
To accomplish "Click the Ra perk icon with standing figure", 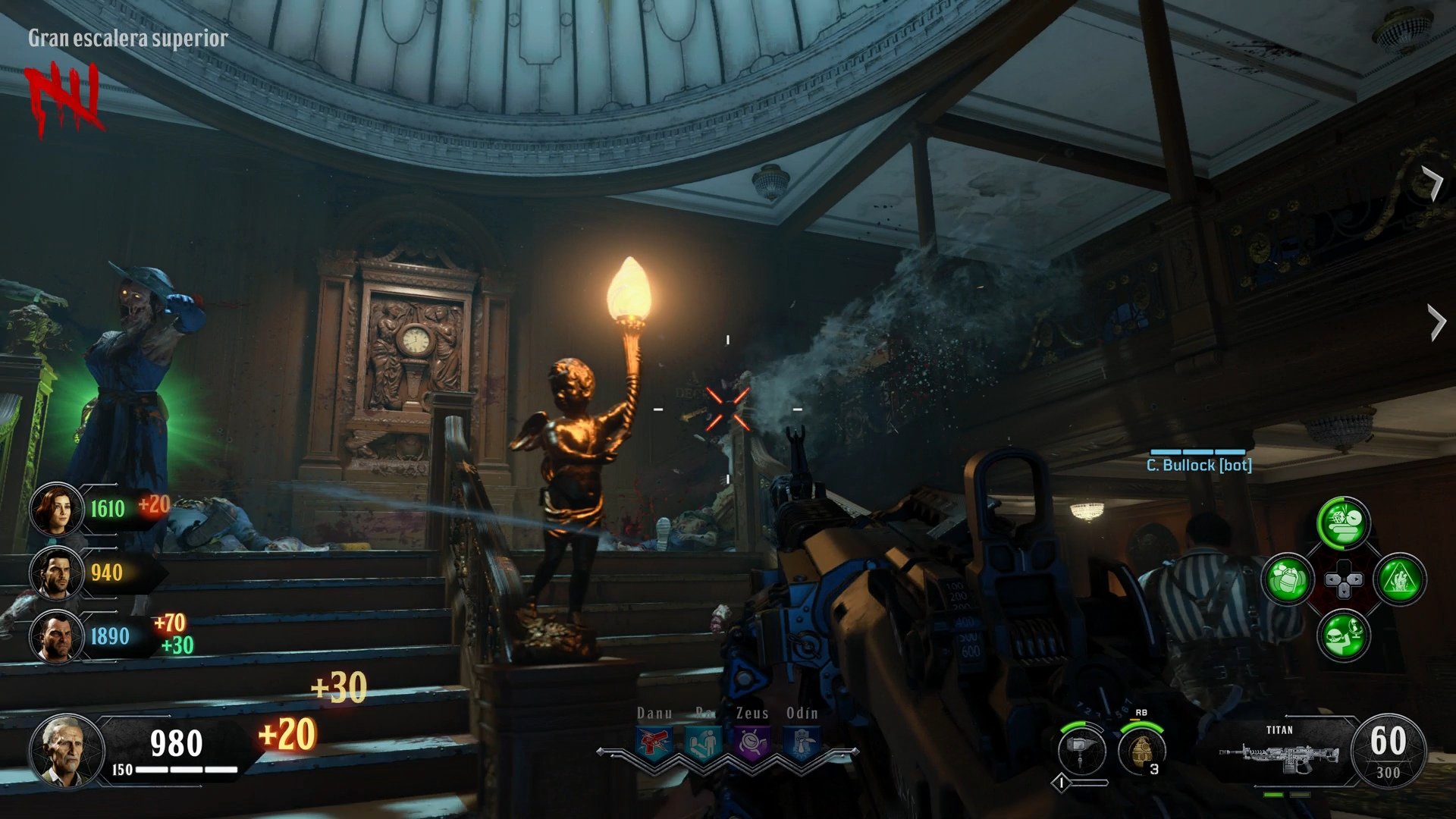I will 703,742.
